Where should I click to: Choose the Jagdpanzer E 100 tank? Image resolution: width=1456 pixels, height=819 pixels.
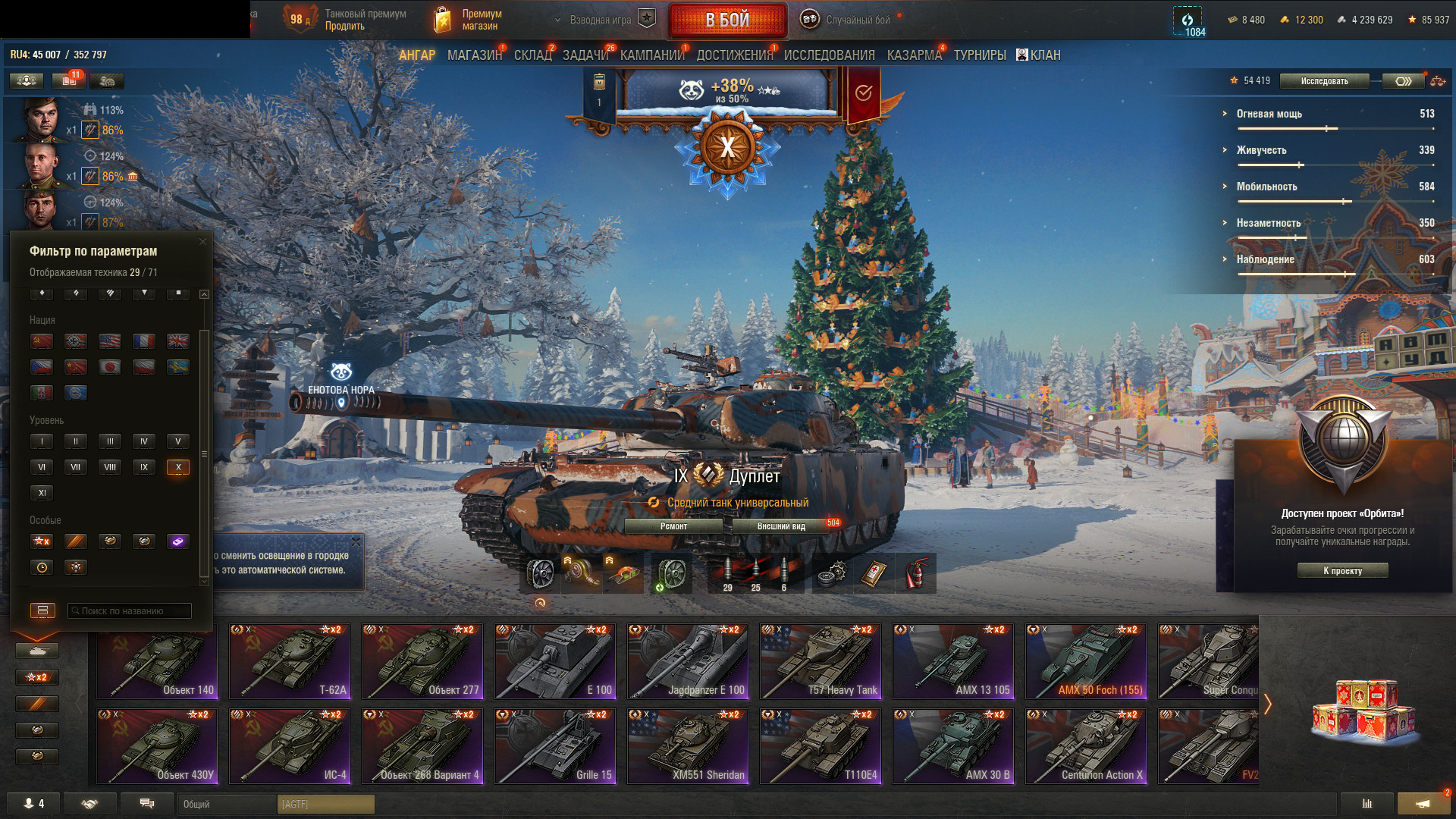688,661
